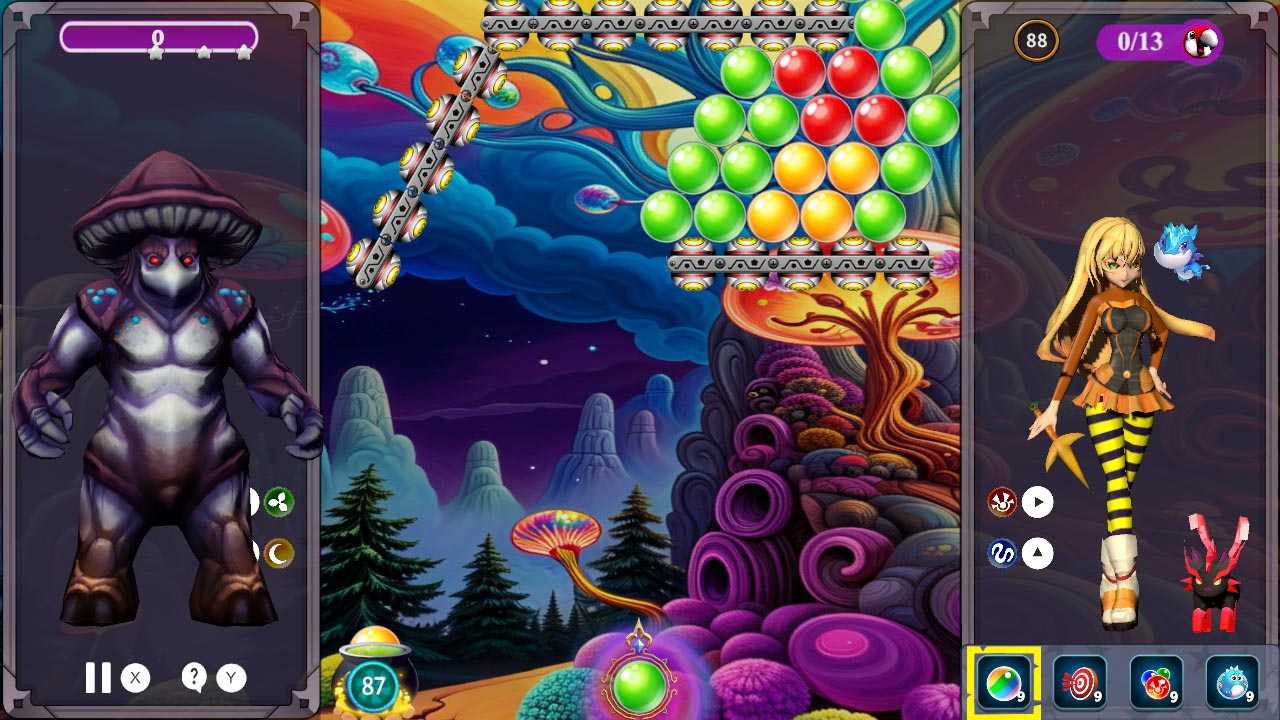Pause the game with the pause button
The height and width of the screenshot is (720, 1280).
(x=97, y=678)
